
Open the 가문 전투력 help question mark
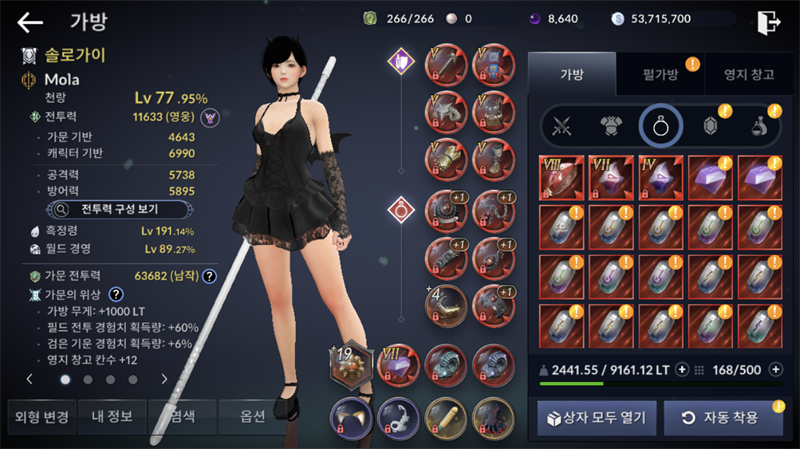[x=210, y=276]
